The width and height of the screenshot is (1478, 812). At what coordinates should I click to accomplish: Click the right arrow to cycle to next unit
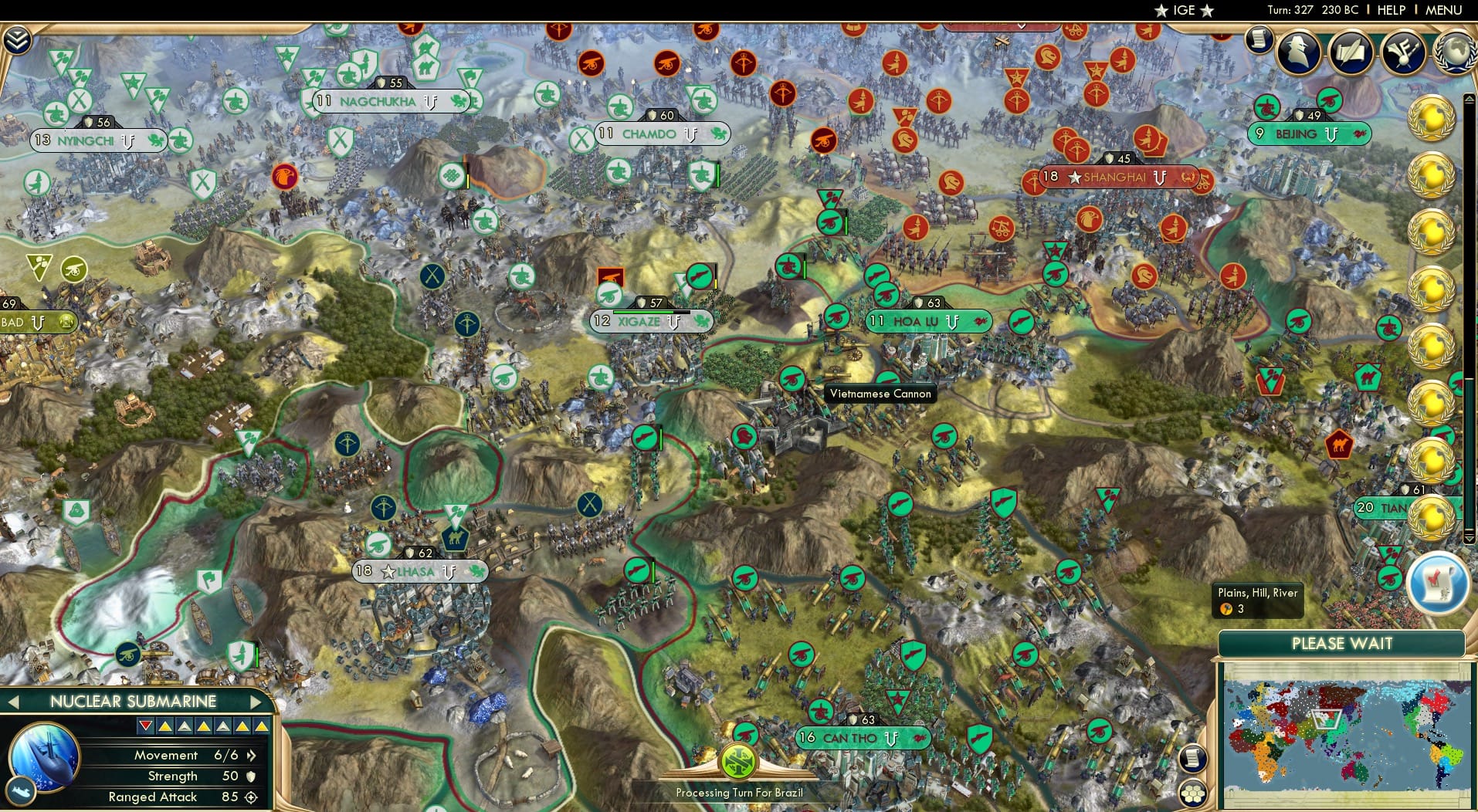257,702
